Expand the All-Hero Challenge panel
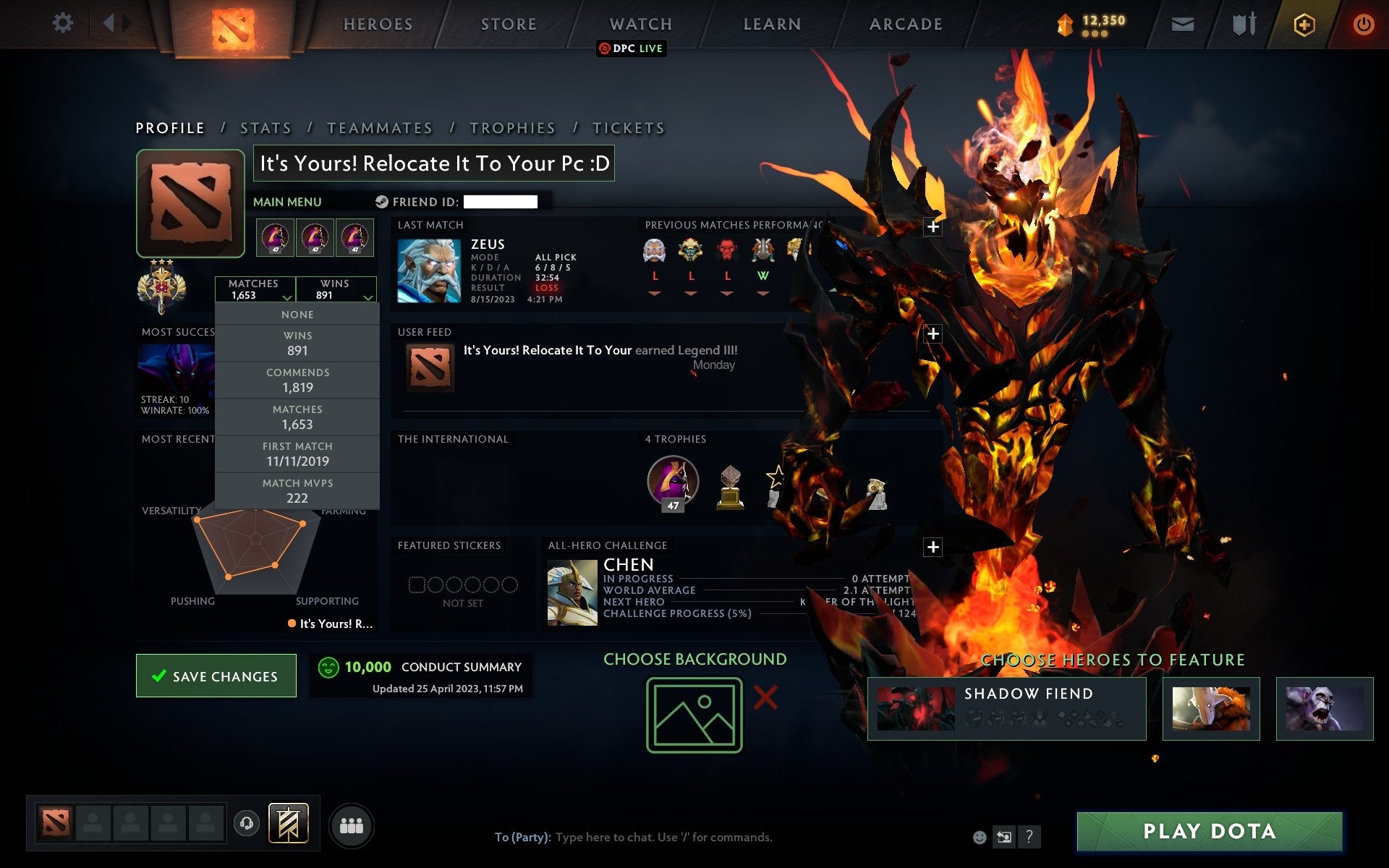The width and height of the screenshot is (1389, 868). click(933, 547)
